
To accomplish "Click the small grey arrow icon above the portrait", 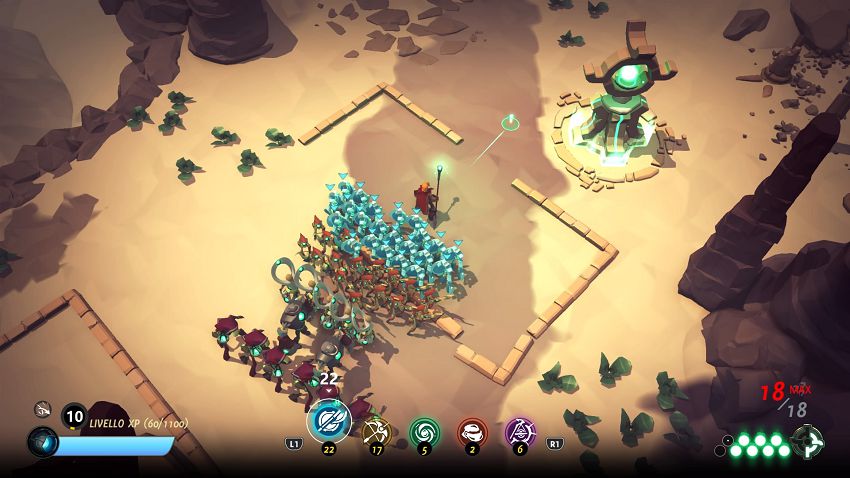I will tap(42, 408).
